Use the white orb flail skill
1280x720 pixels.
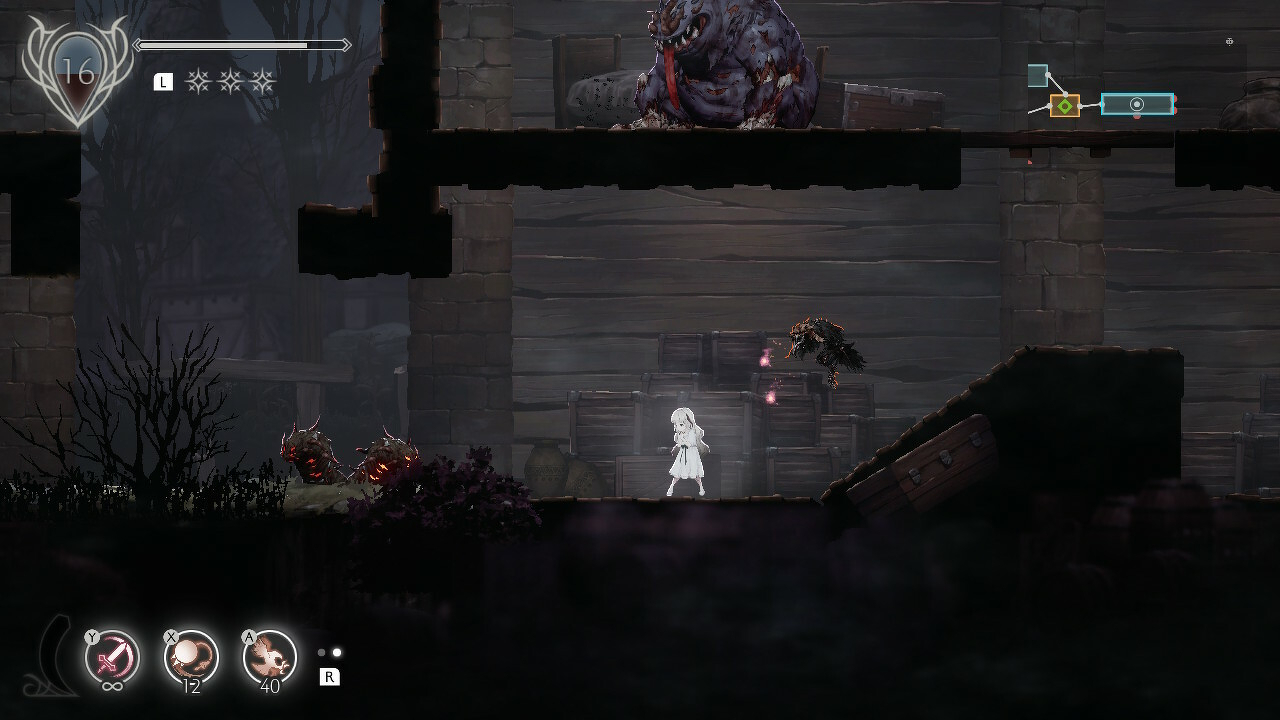(x=190, y=657)
